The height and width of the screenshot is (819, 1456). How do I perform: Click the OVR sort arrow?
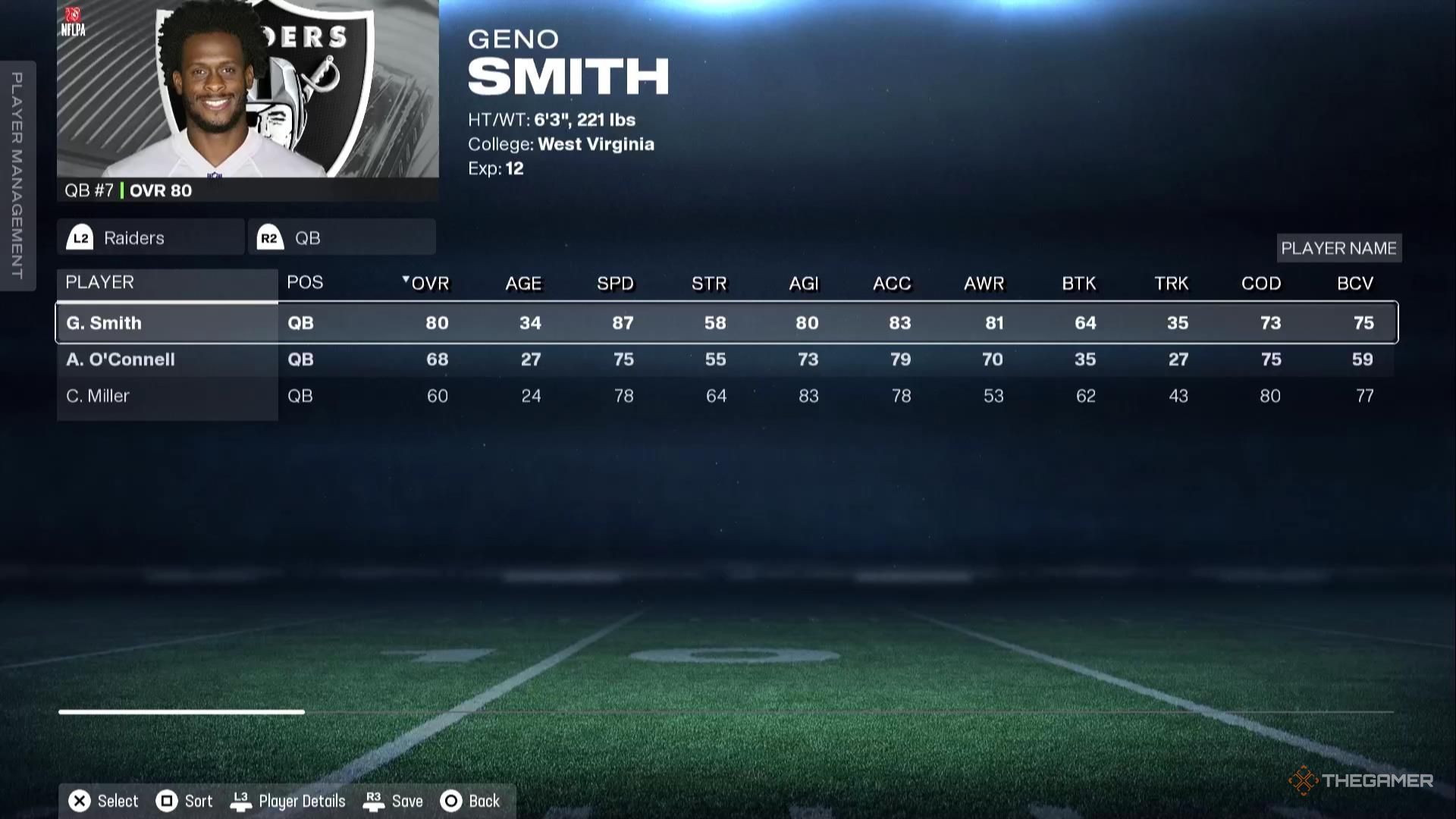(406, 279)
